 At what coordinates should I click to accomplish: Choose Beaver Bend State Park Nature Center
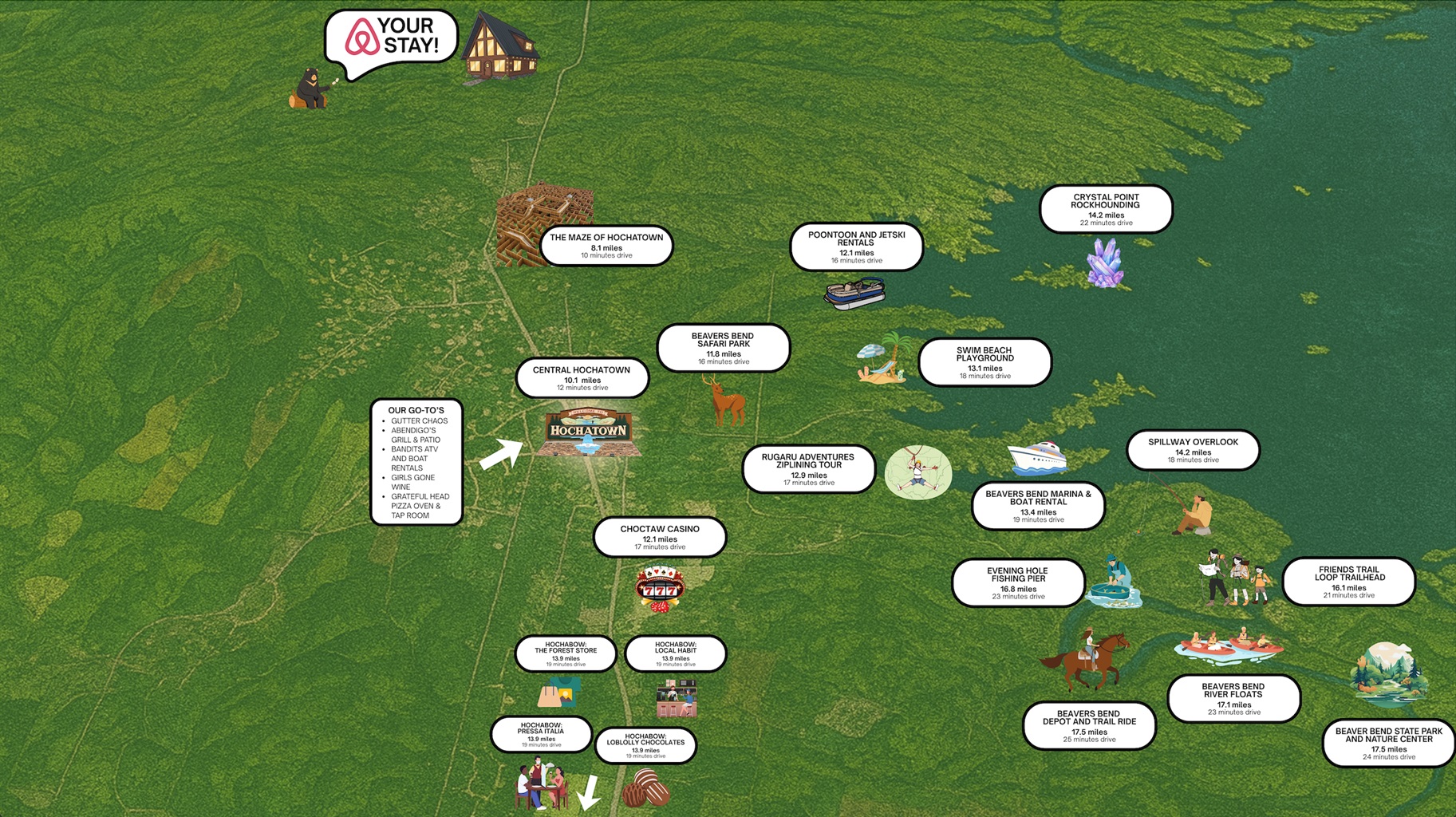coord(1388,743)
